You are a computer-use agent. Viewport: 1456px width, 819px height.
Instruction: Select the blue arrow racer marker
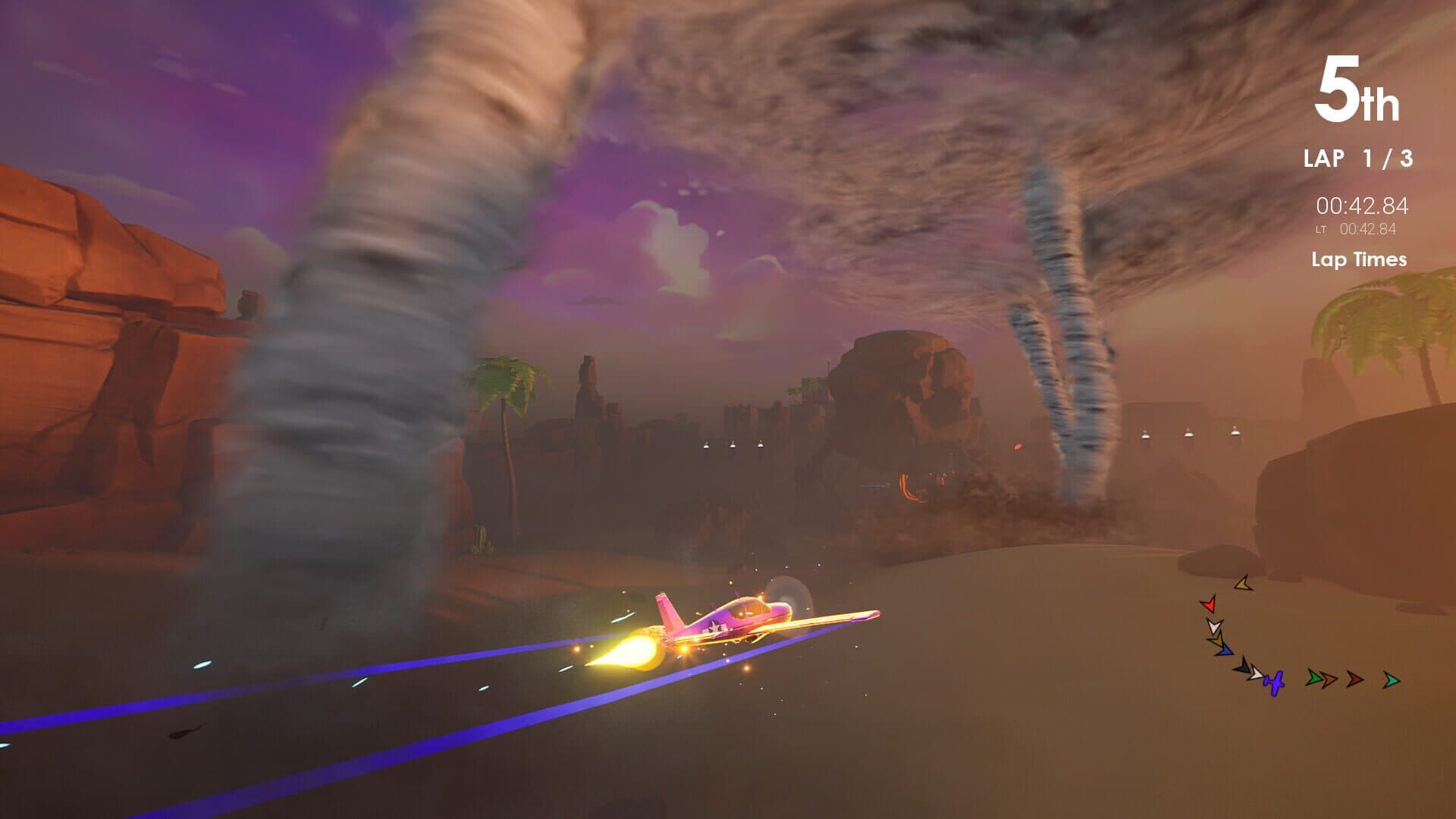(1224, 651)
